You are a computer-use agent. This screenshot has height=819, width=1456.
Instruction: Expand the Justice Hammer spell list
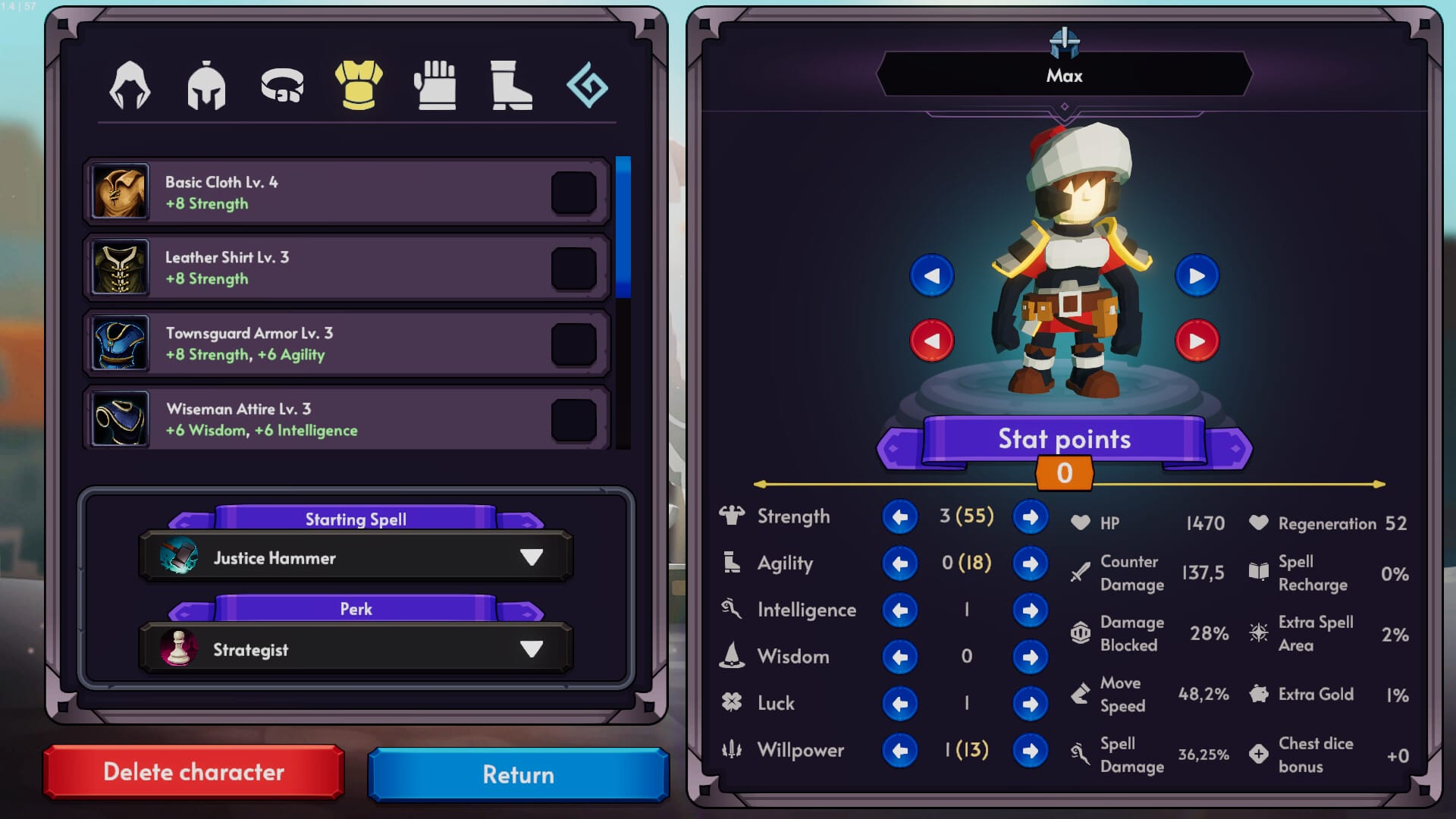(x=531, y=557)
